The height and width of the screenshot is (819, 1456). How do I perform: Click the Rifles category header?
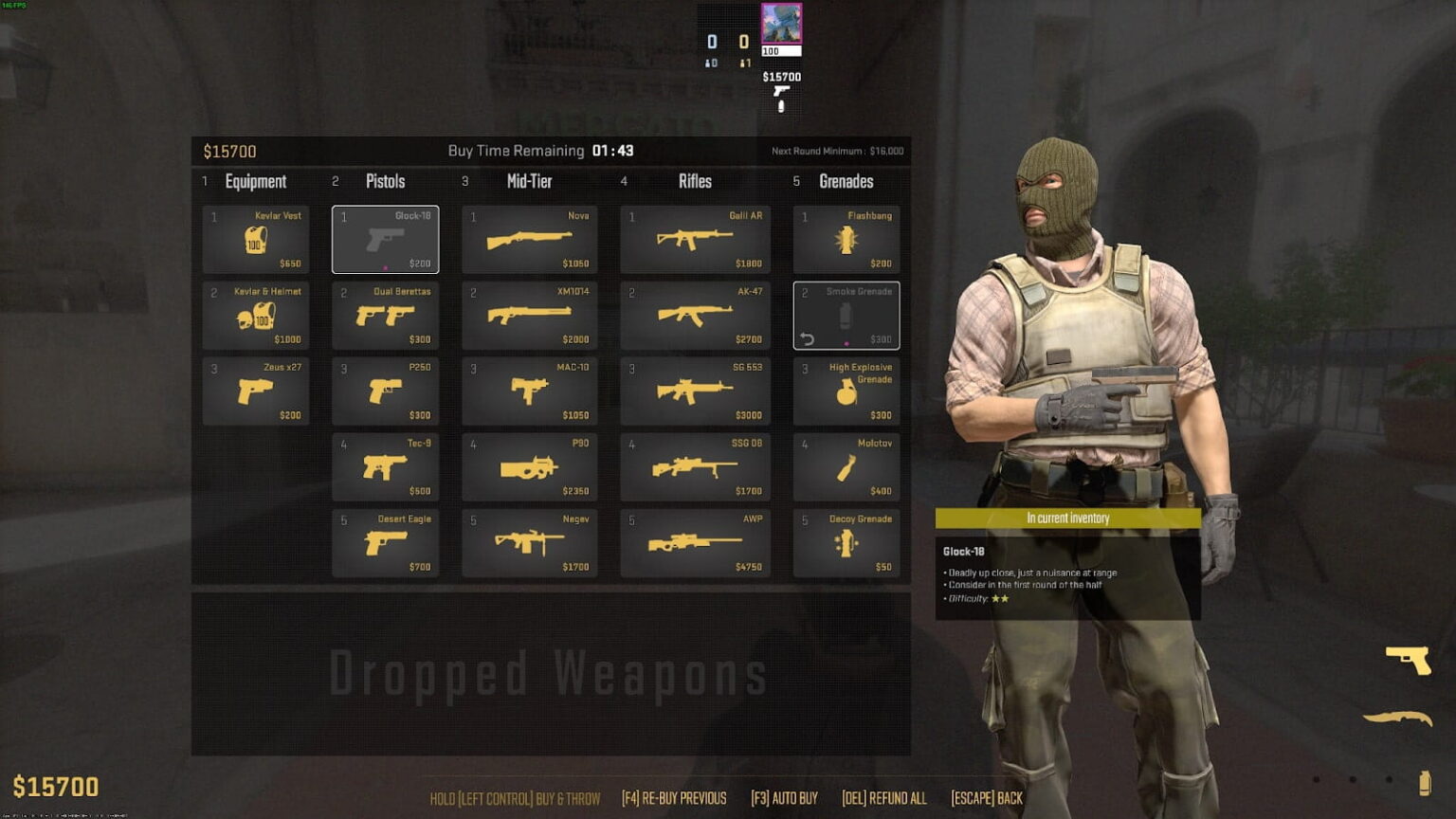pos(695,181)
